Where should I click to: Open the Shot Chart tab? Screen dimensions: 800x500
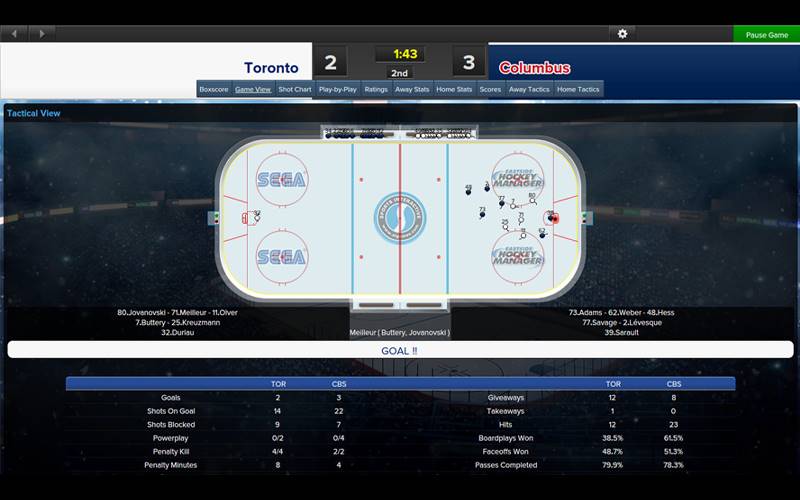(295, 89)
